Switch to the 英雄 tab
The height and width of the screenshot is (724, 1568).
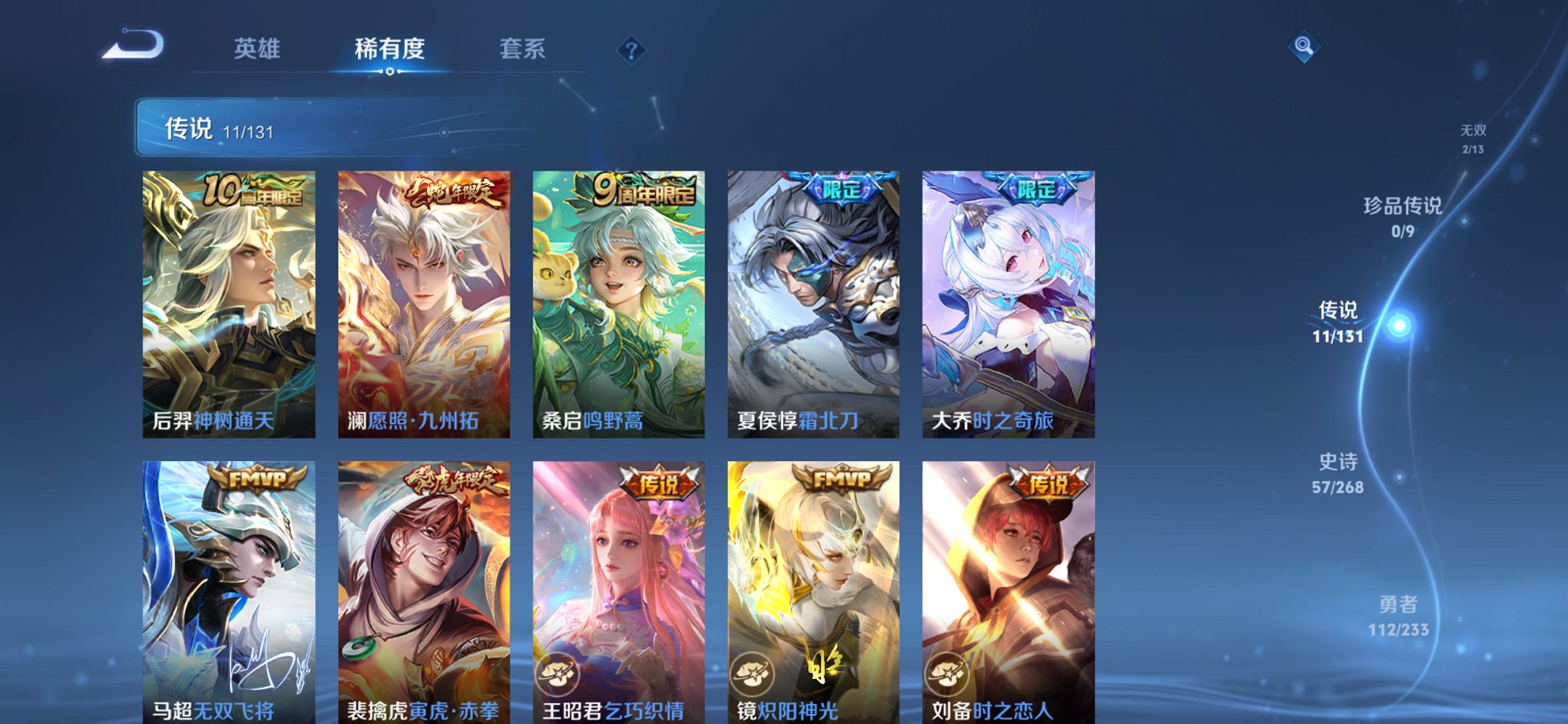pyautogui.click(x=259, y=50)
